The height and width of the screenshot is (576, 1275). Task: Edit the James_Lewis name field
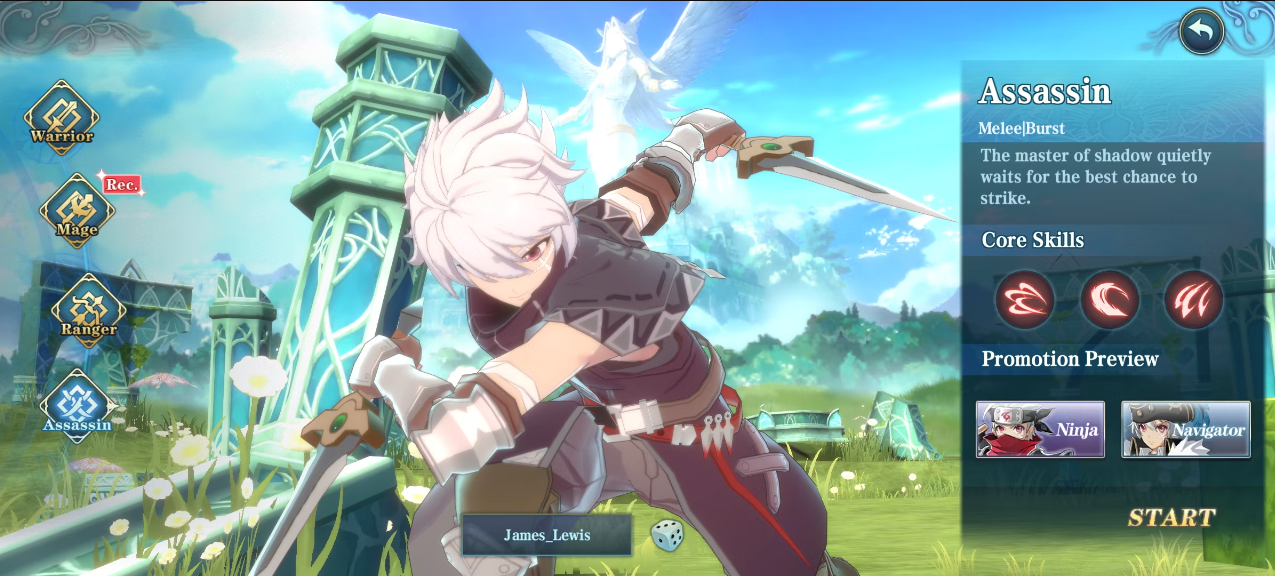546,535
